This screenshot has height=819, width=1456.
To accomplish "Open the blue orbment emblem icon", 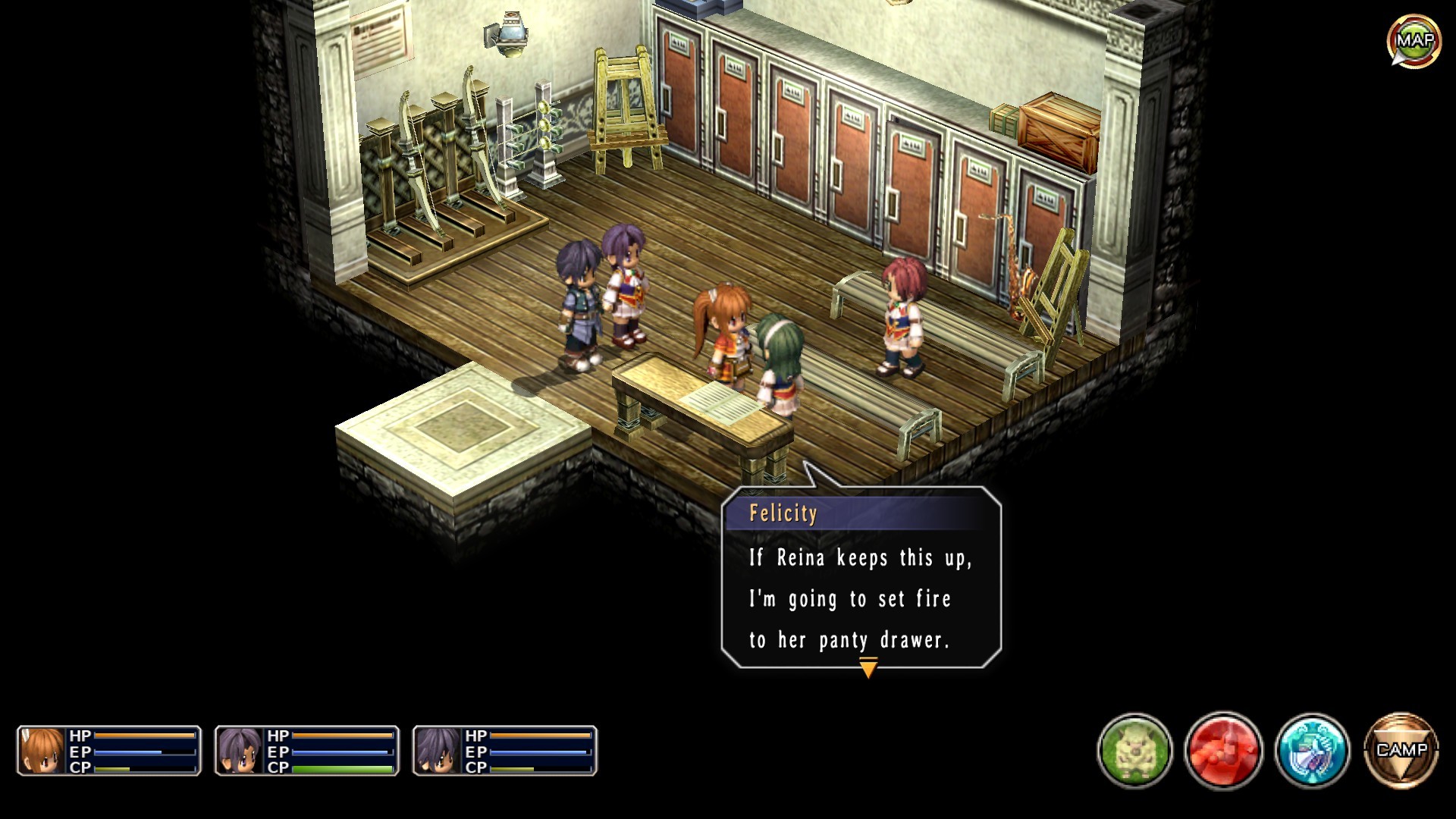I will pyautogui.click(x=1312, y=751).
